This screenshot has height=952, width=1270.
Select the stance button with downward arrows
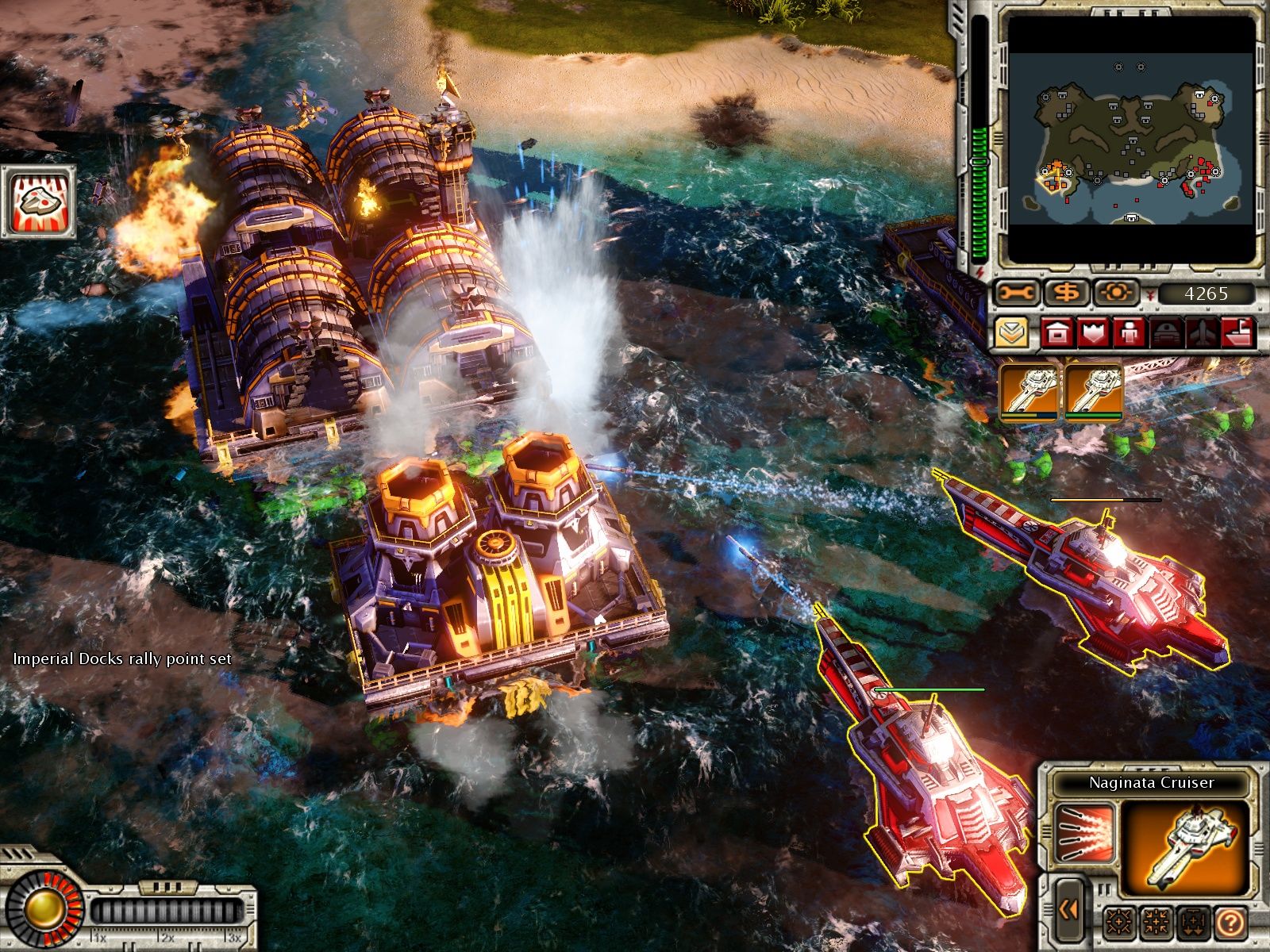click(x=1192, y=922)
